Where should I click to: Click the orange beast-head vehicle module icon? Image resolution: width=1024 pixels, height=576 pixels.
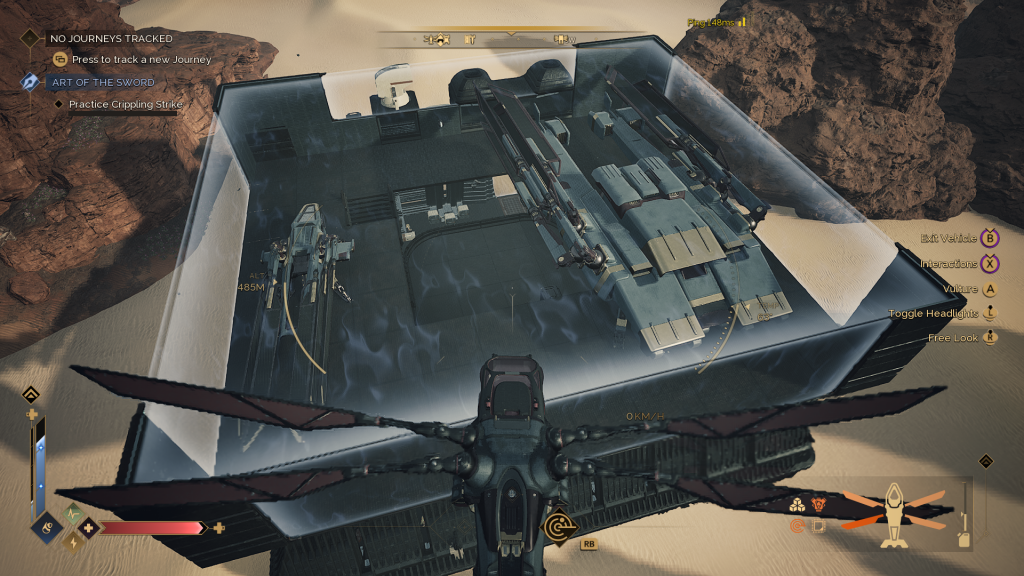(x=818, y=505)
